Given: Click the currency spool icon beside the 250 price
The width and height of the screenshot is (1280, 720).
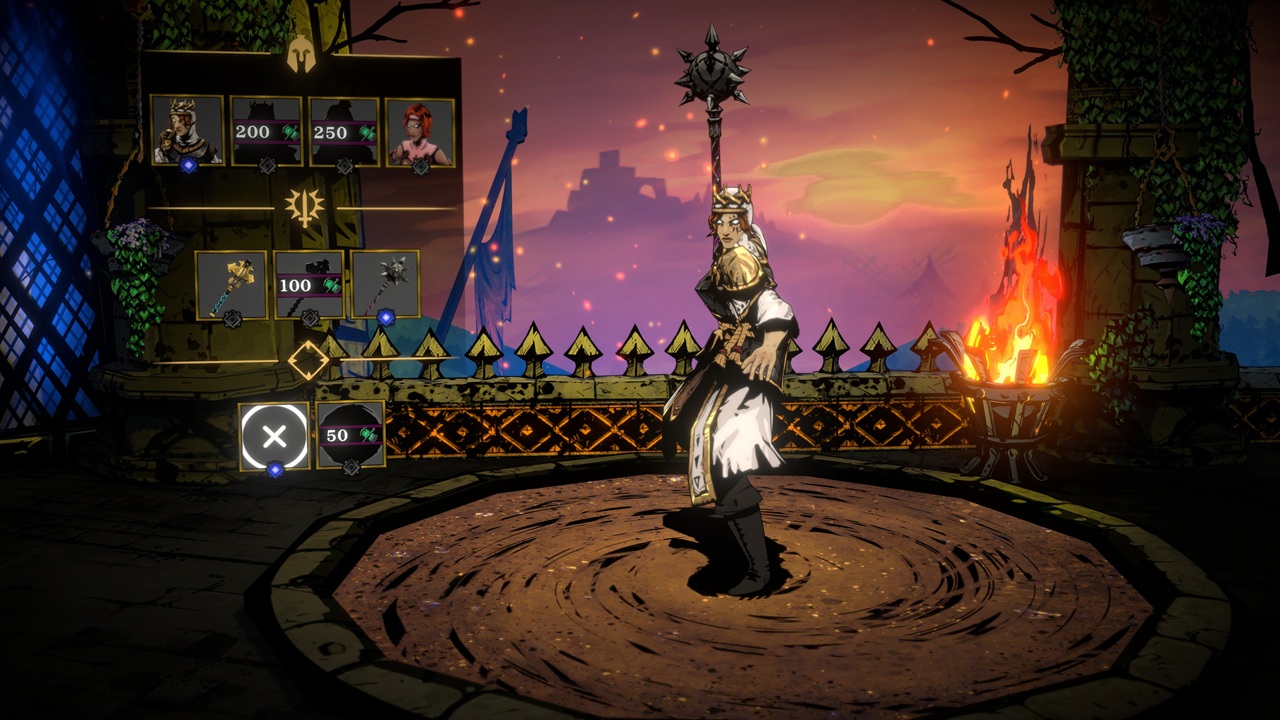Looking at the screenshot, I should pyautogui.click(x=366, y=131).
